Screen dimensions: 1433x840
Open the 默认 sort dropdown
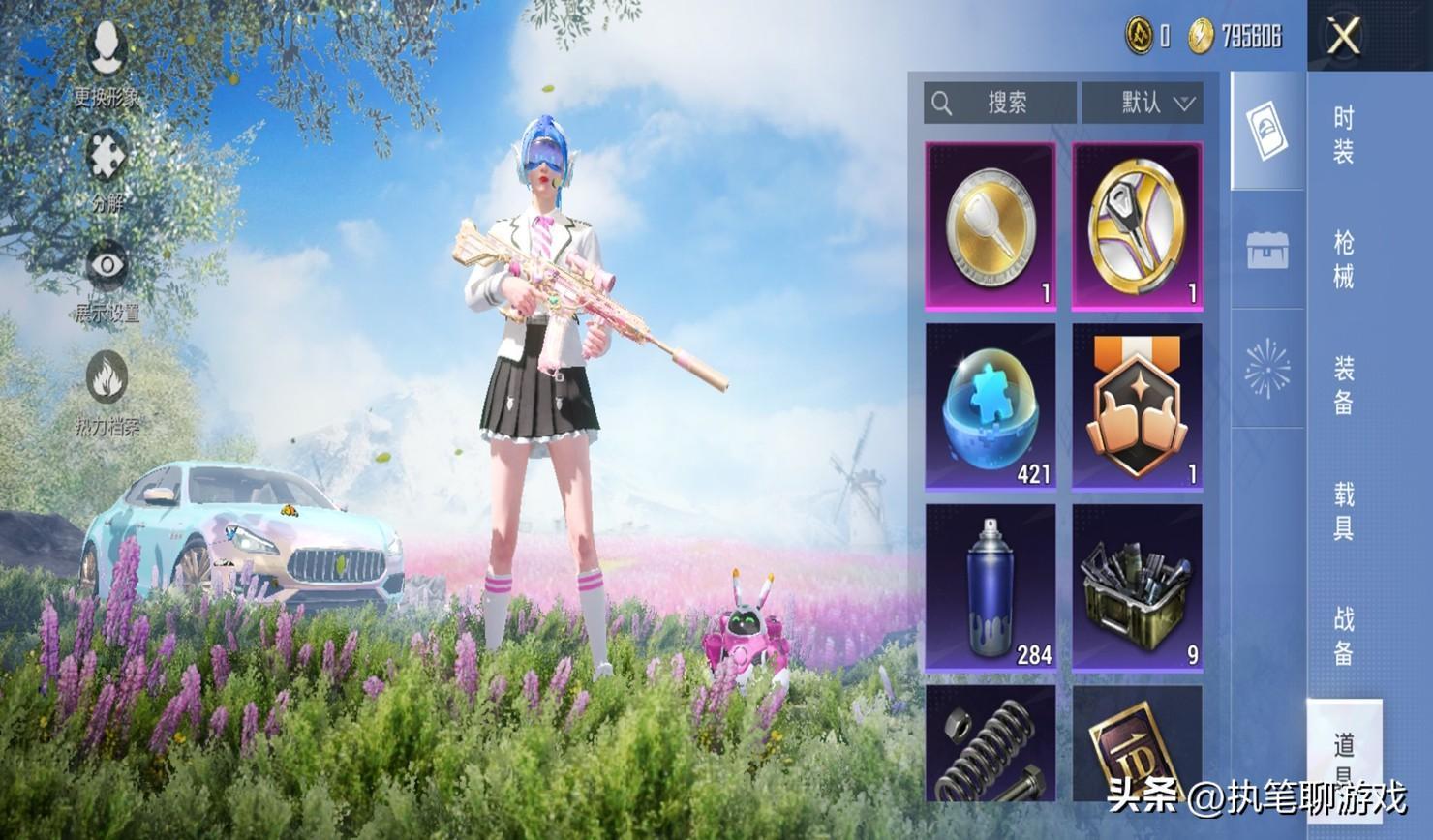tap(1143, 103)
